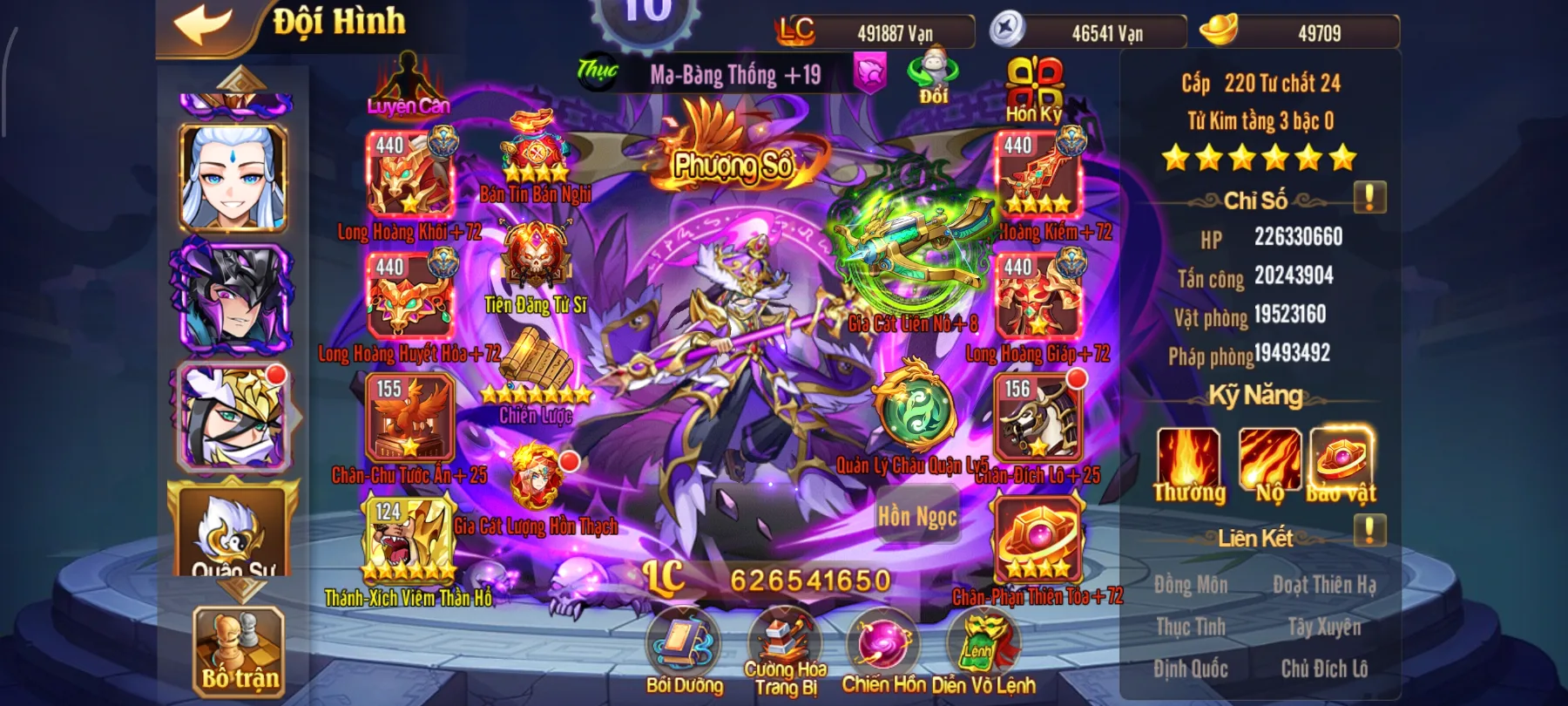Image resolution: width=1568 pixels, height=706 pixels.
Task: Click the Đổi swap icon
Action: tap(933, 76)
